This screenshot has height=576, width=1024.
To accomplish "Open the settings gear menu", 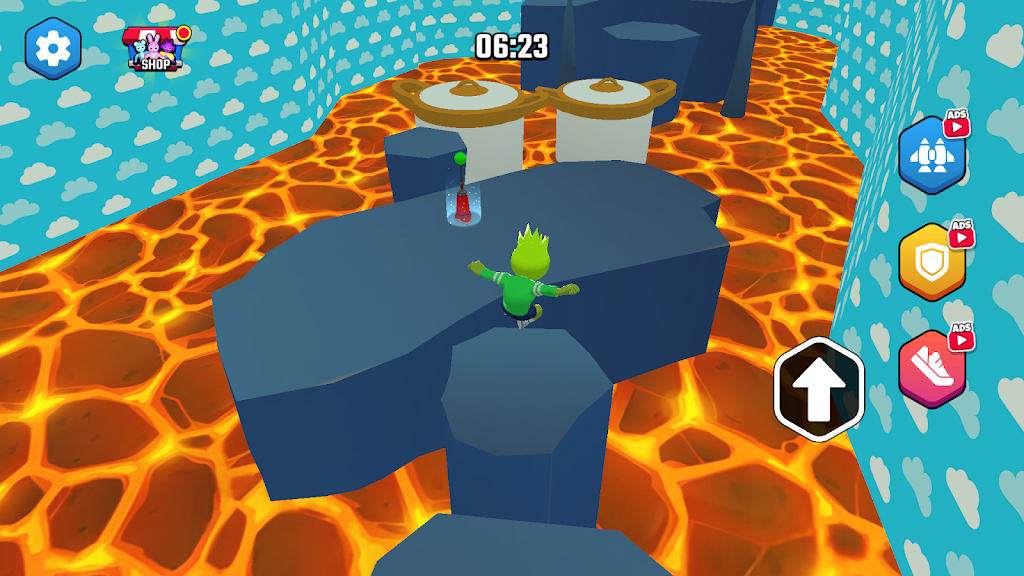I will (x=53, y=46).
